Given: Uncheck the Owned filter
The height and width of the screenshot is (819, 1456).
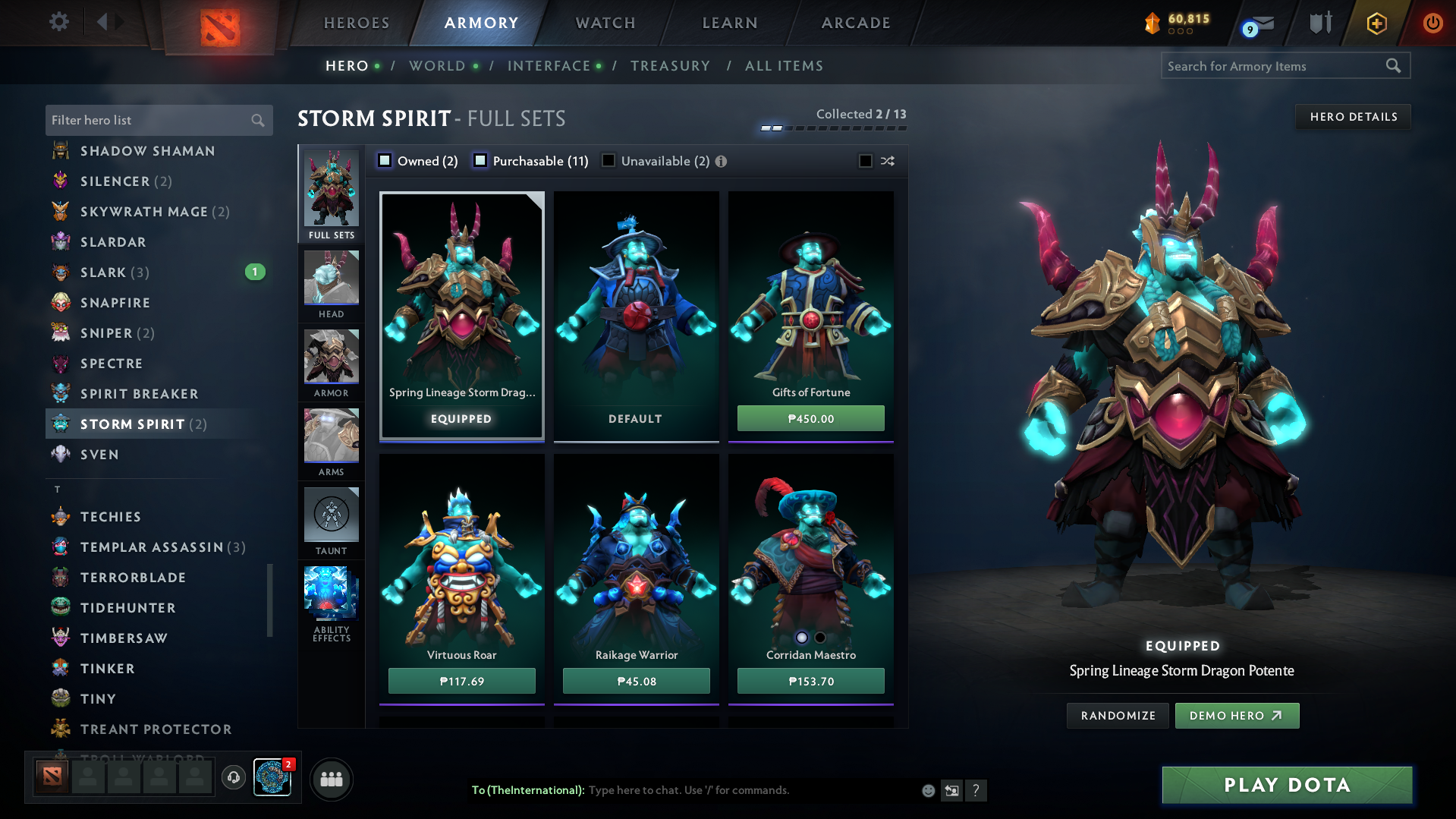Looking at the screenshot, I should [x=385, y=161].
